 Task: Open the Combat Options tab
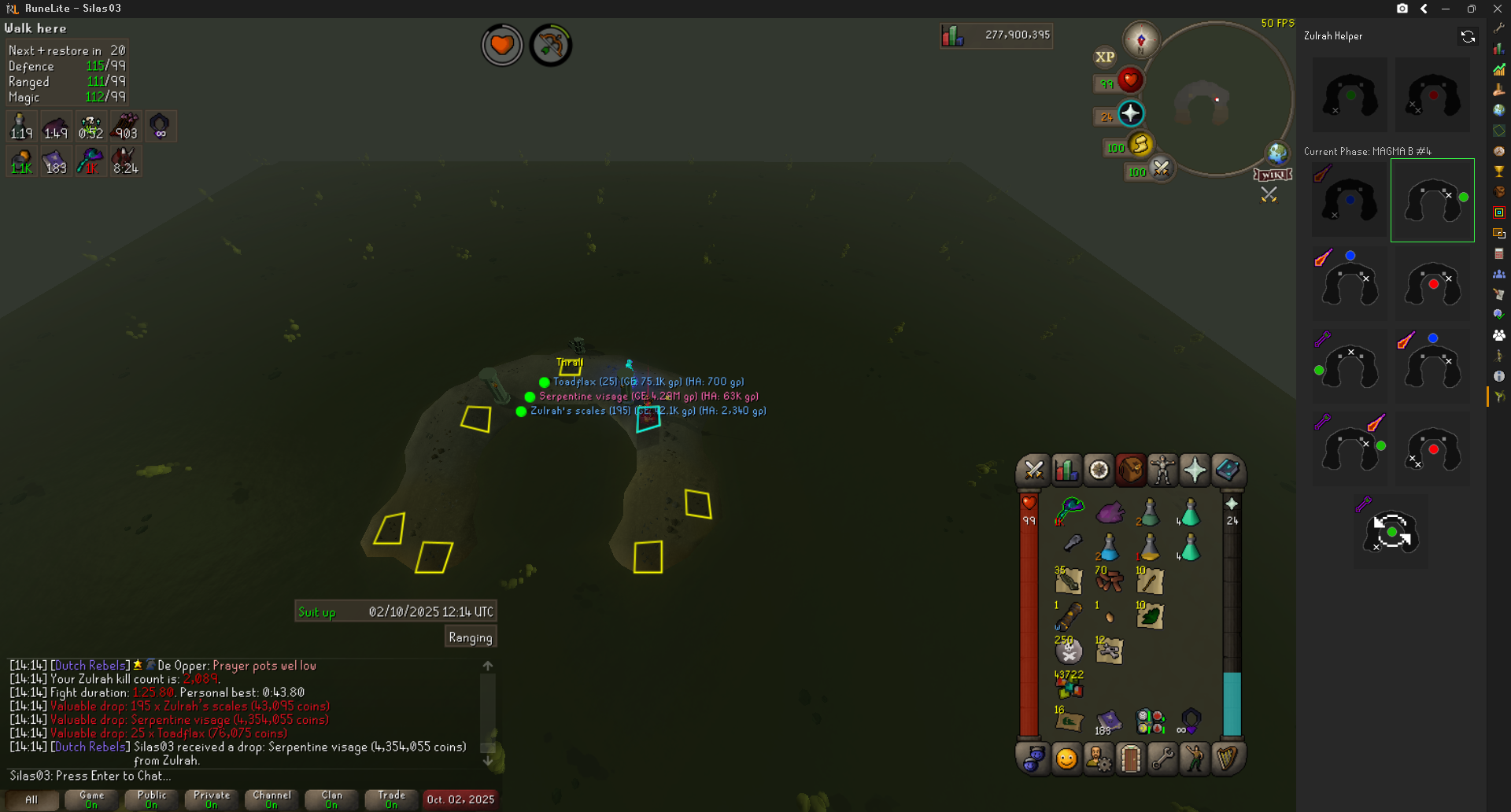coord(1033,471)
